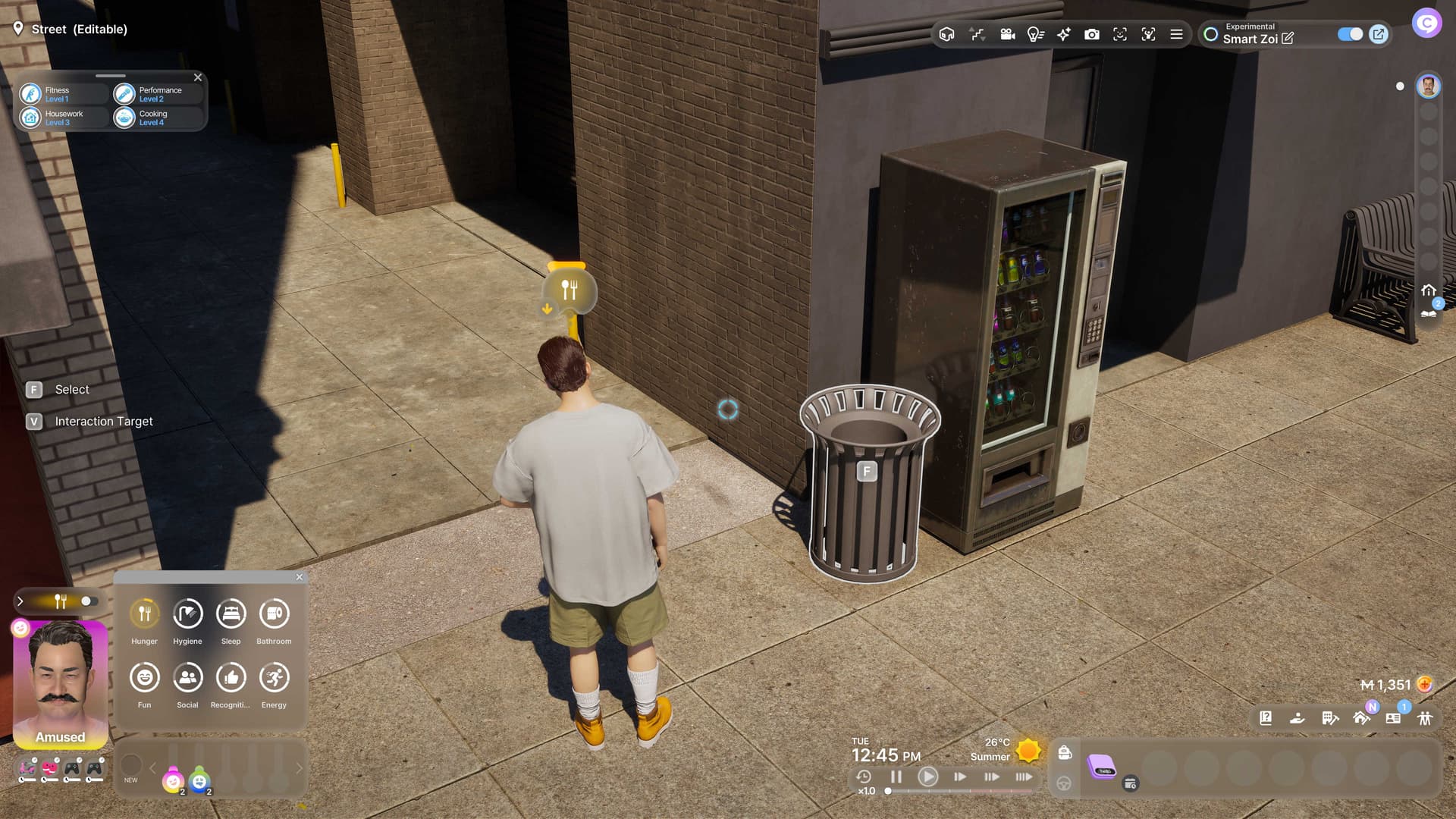This screenshot has height=819, width=1456.
Task: Click the Social need icon
Action: [187, 677]
